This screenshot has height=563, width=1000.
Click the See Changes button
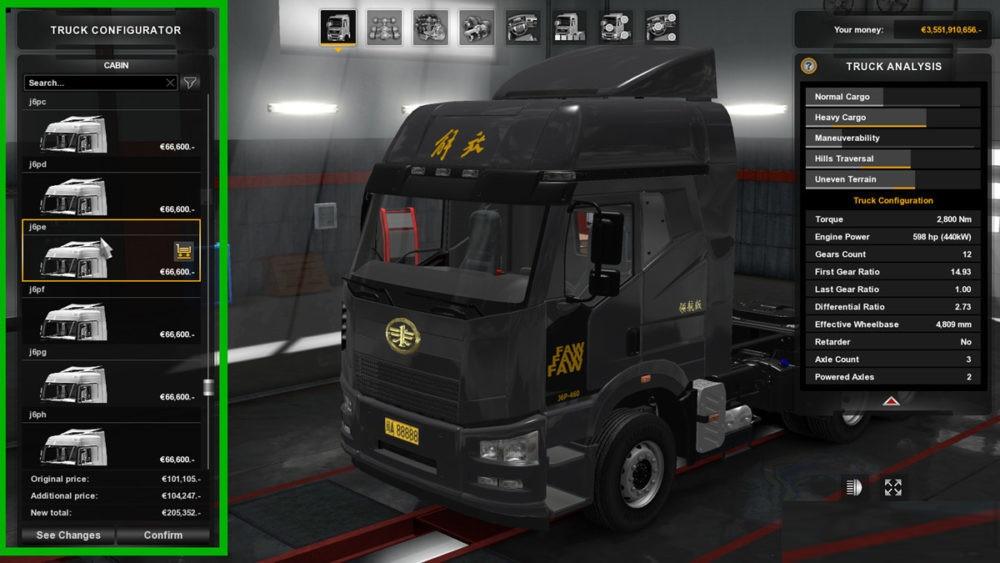tap(68, 535)
